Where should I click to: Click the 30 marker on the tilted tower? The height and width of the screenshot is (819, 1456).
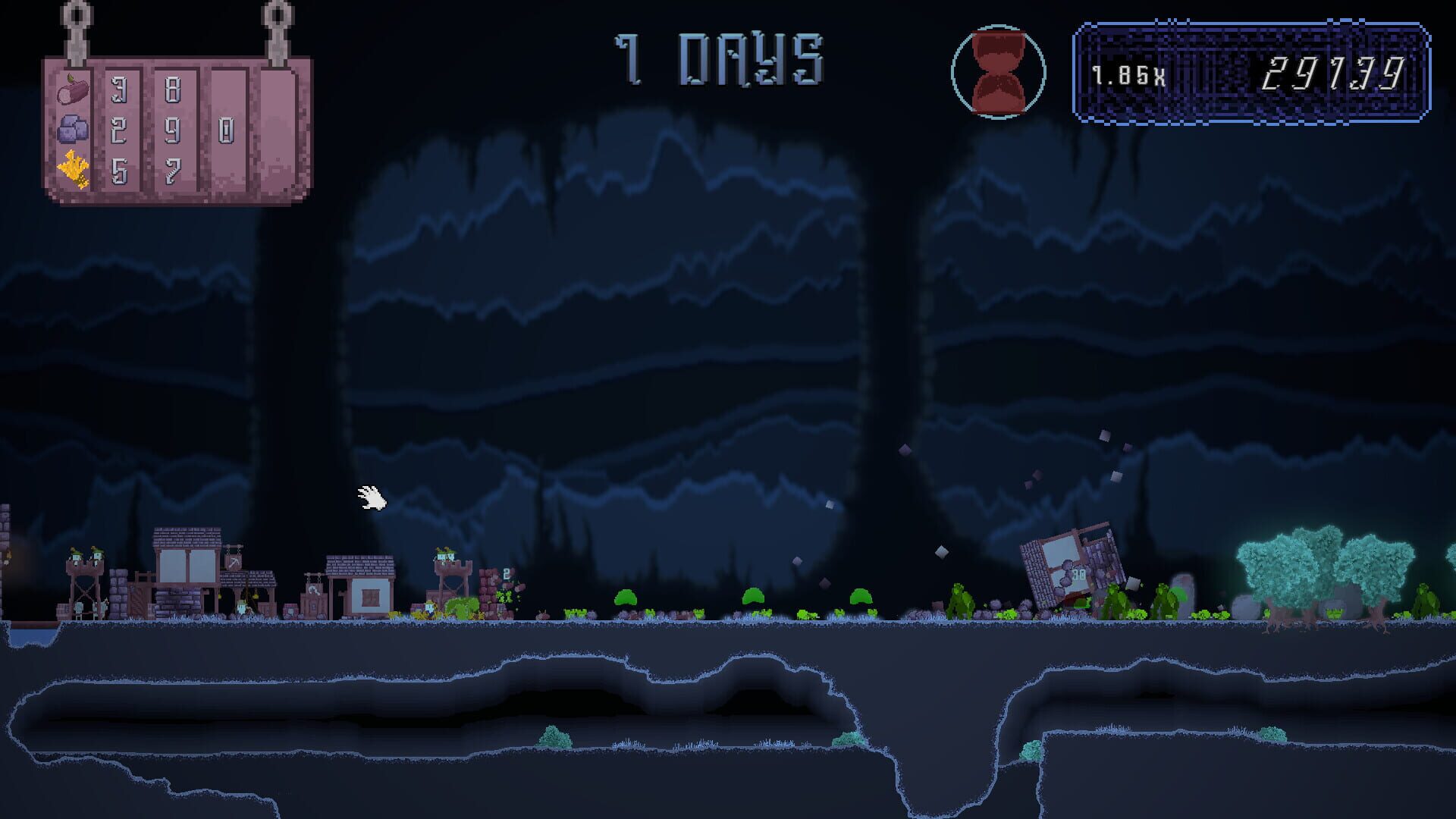click(1078, 573)
